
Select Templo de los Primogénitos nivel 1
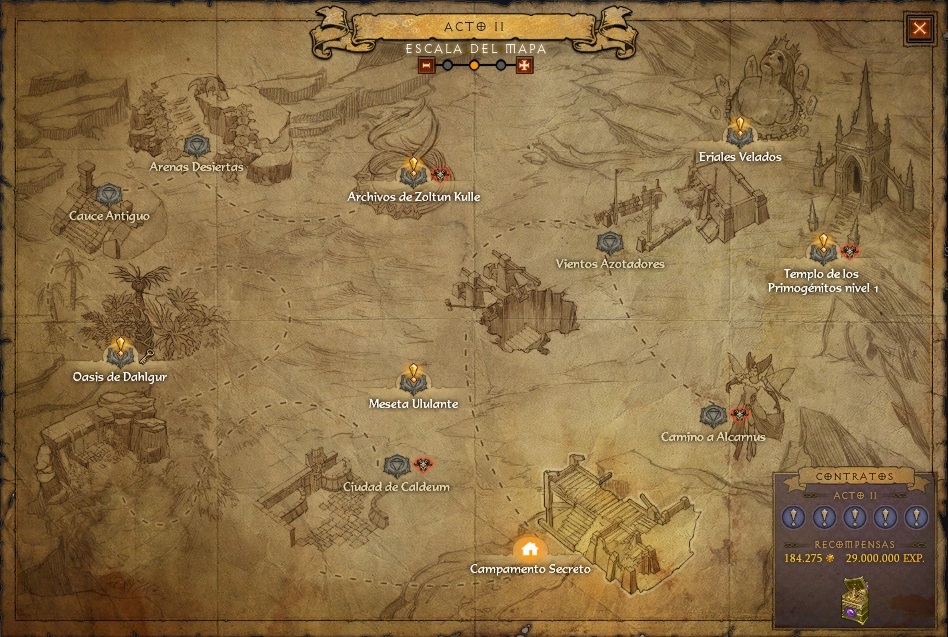point(822,250)
